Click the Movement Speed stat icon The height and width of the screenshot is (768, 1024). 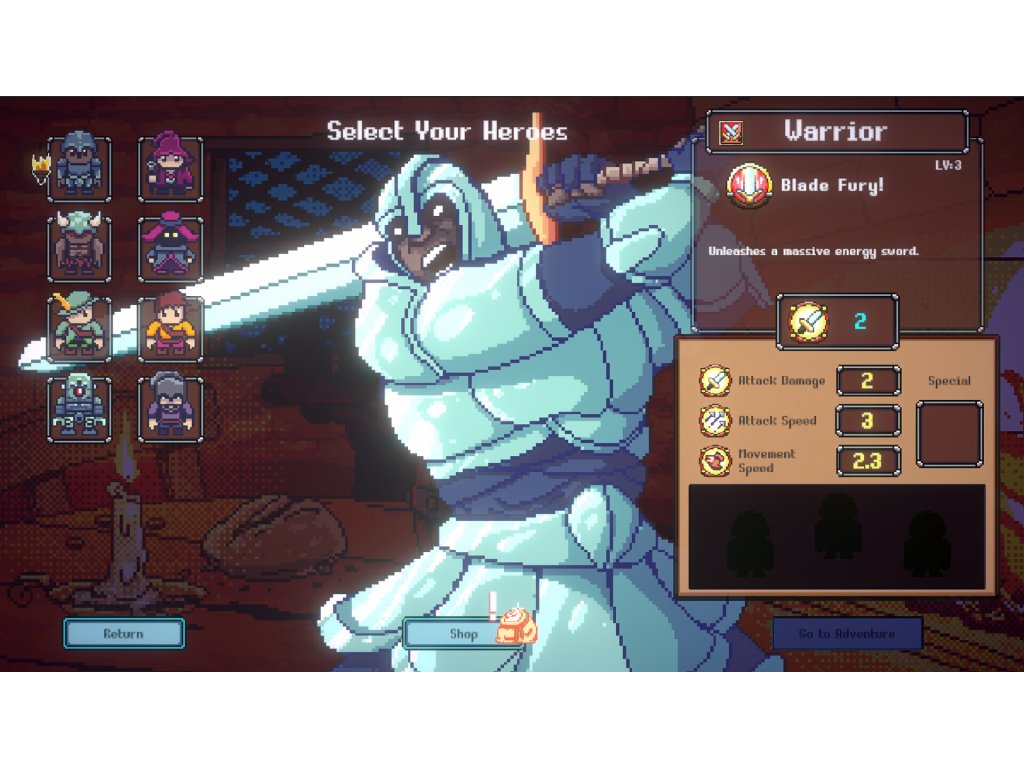pos(716,461)
